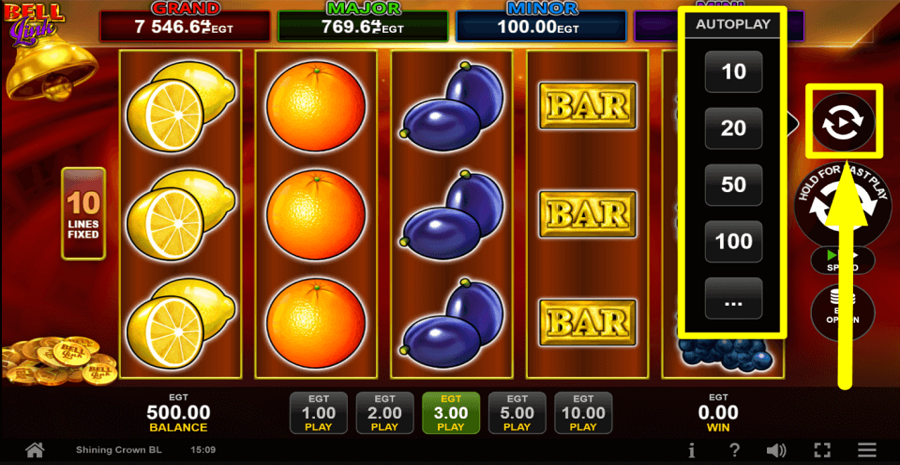Open help with the question mark icon
900x465 pixels.
pyautogui.click(x=735, y=450)
